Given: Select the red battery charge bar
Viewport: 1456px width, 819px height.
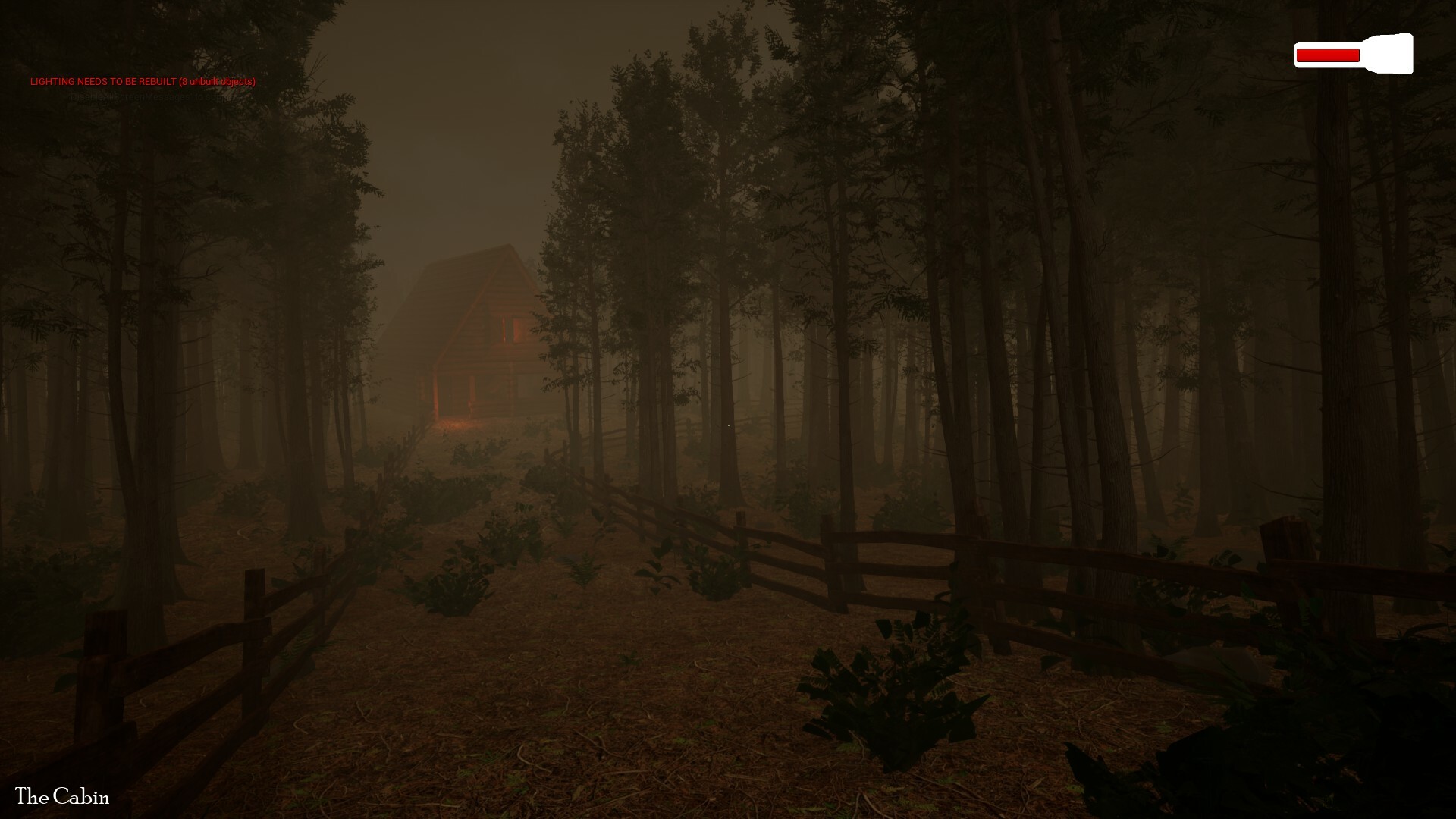Looking at the screenshot, I should (x=1327, y=53).
